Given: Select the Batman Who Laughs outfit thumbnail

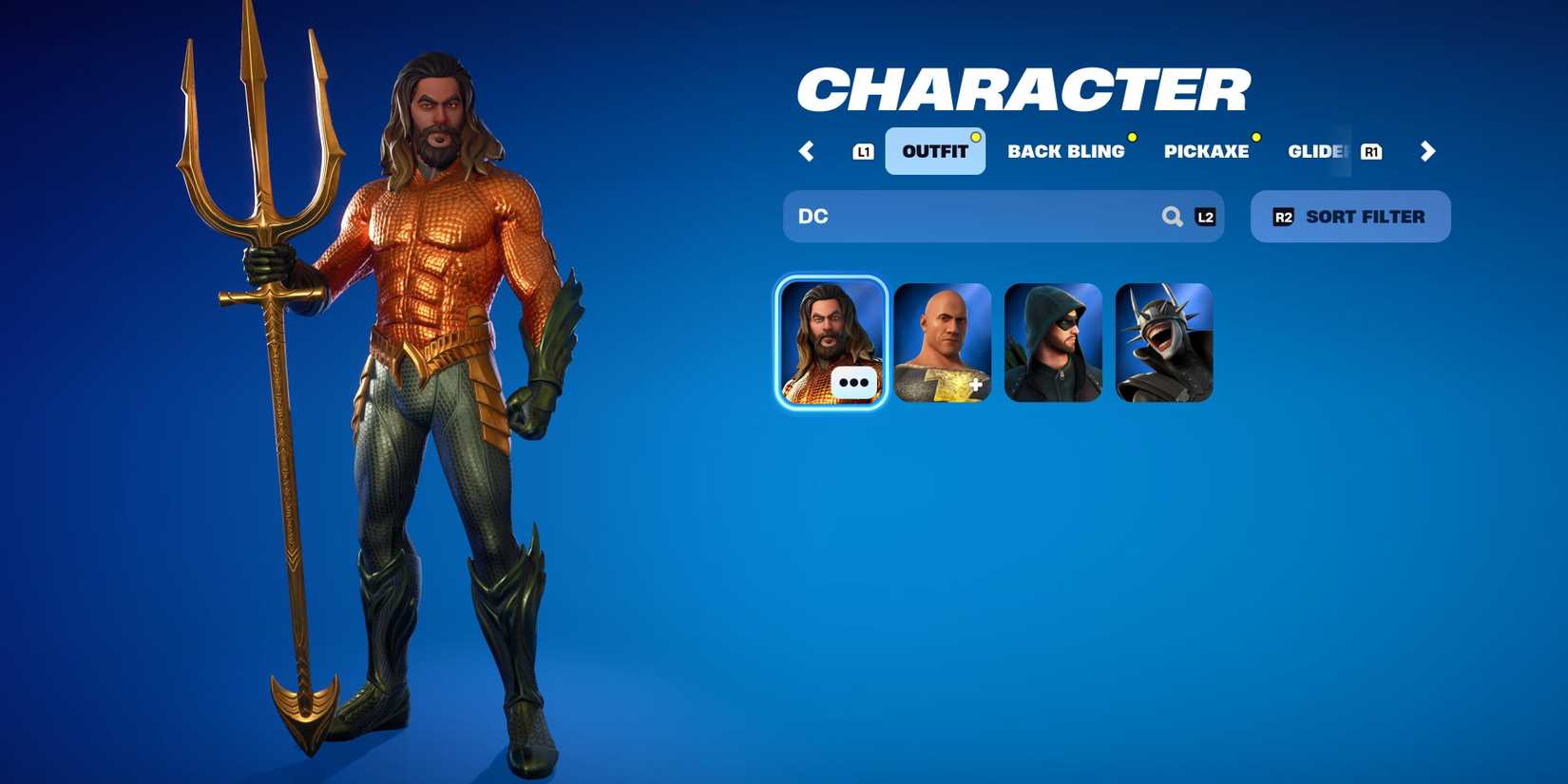Looking at the screenshot, I should [1164, 342].
